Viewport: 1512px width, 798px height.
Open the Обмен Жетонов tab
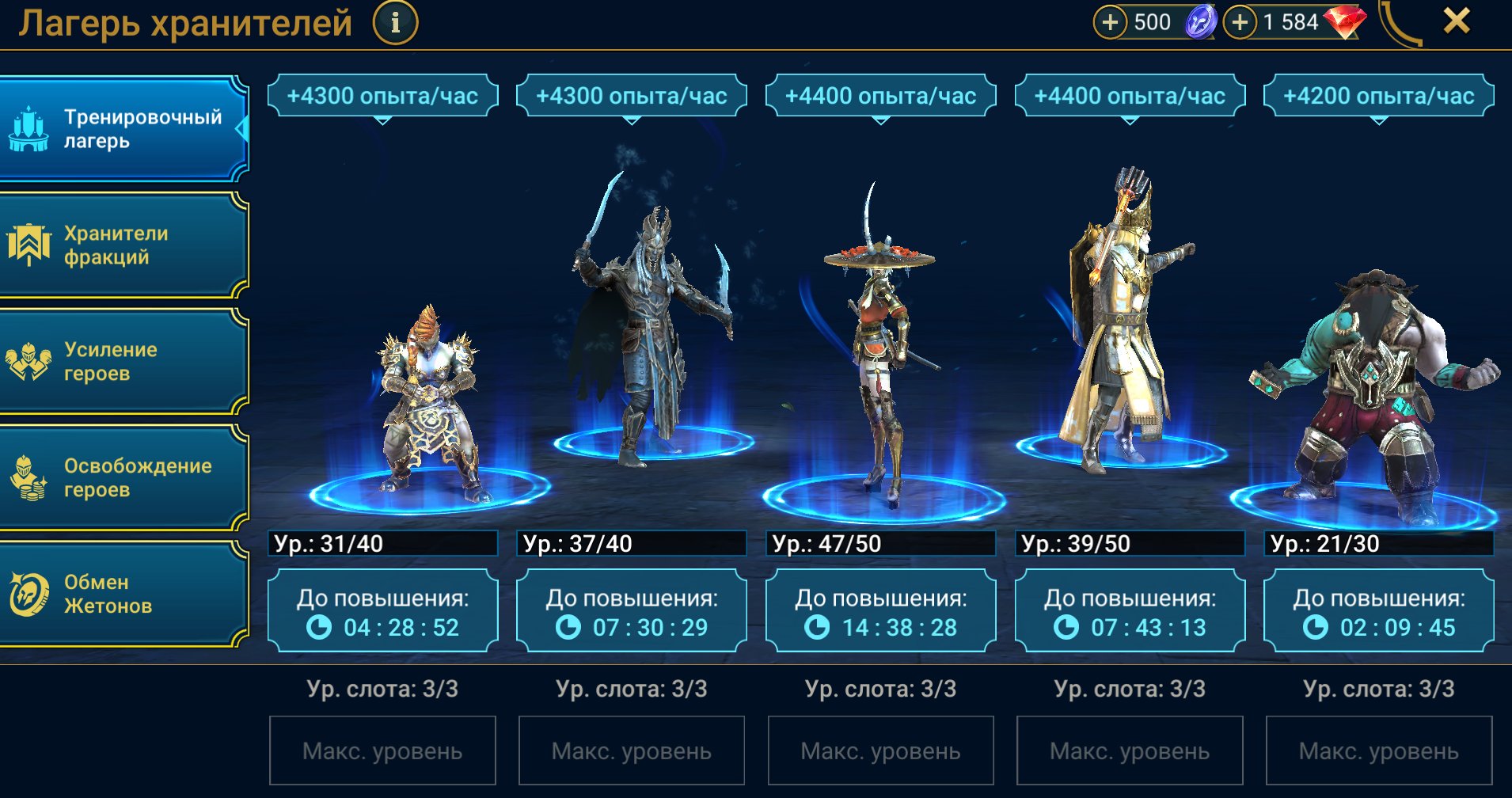[x=123, y=595]
